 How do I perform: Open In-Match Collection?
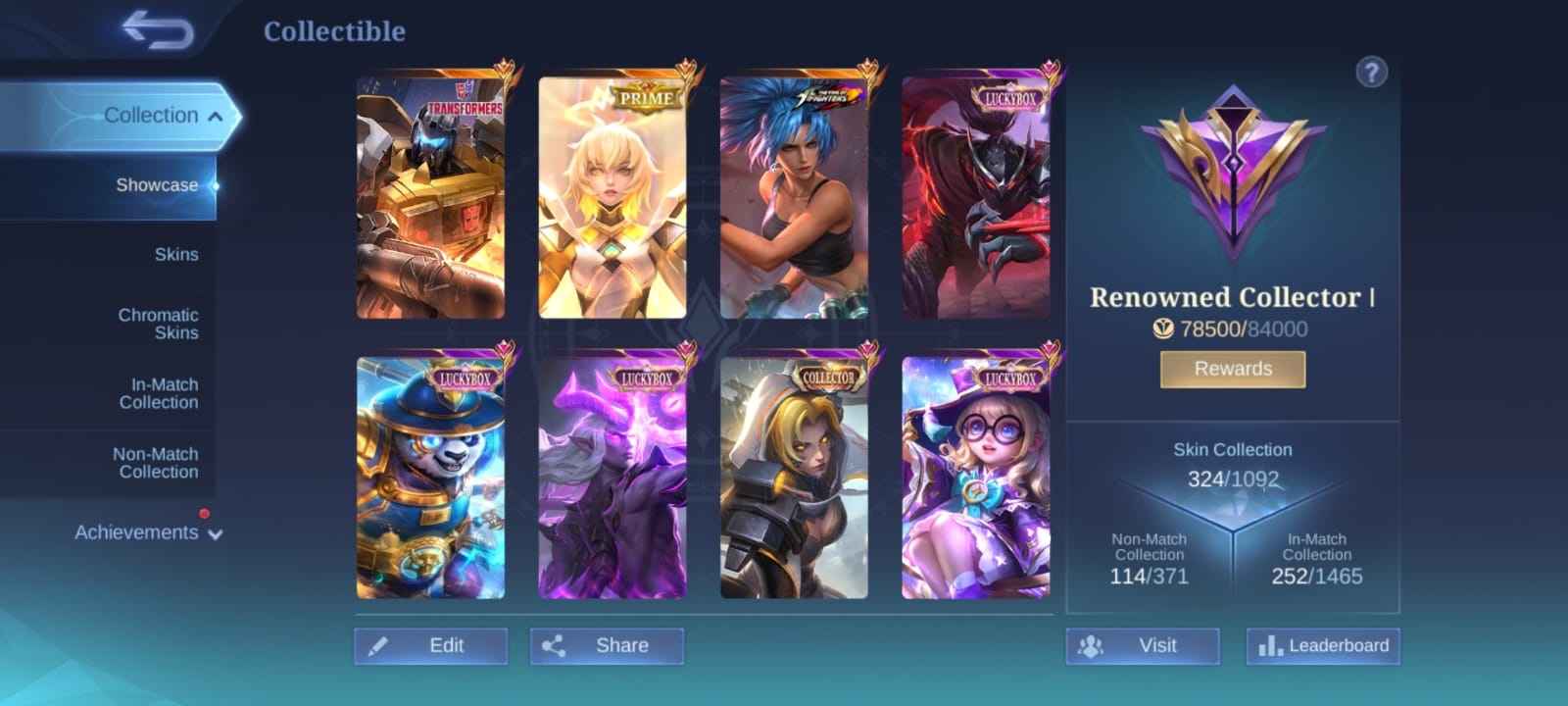click(160, 393)
